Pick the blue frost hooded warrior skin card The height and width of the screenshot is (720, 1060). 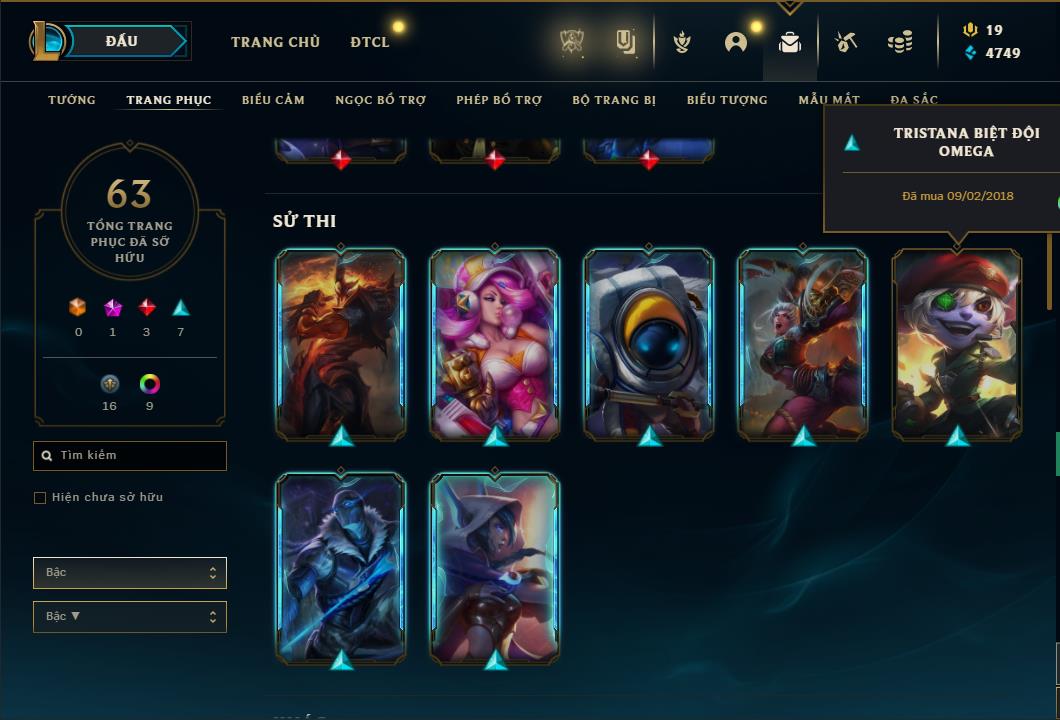[341, 566]
